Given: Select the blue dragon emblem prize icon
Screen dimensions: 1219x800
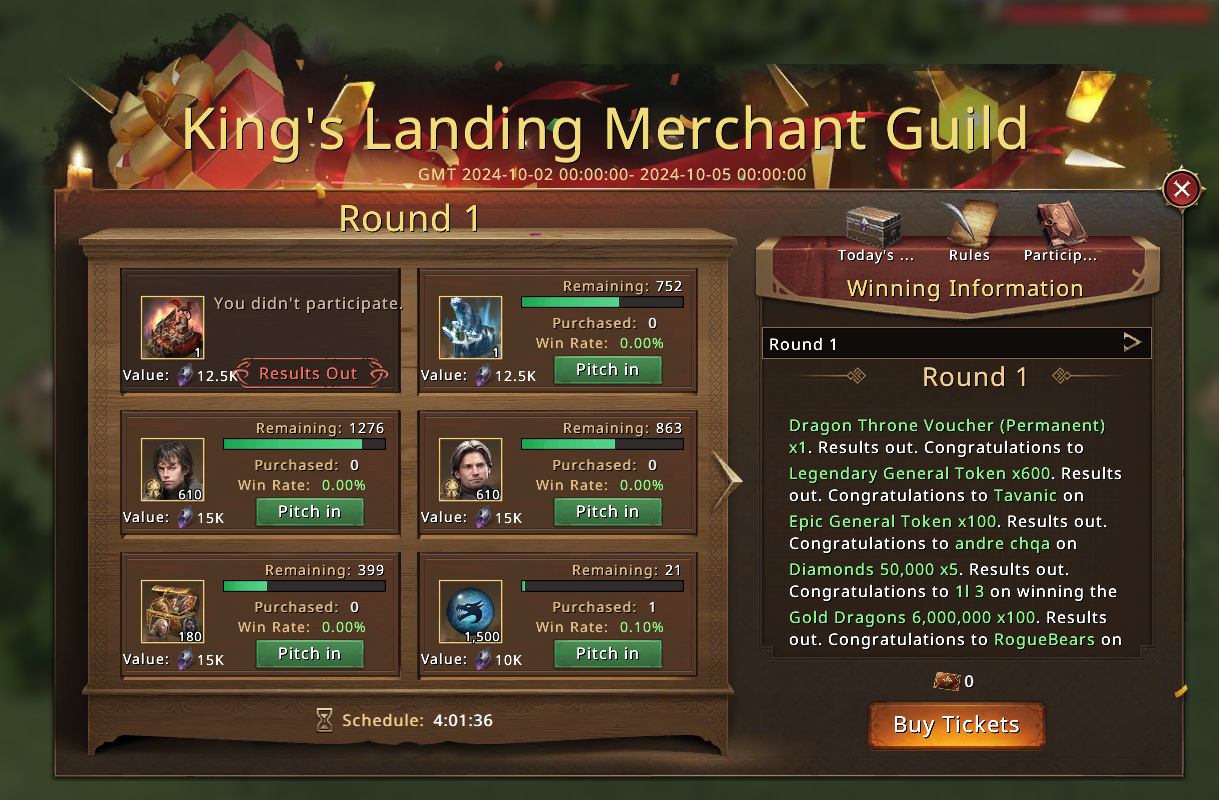Looking at the screenshot, I should point(471,612).
